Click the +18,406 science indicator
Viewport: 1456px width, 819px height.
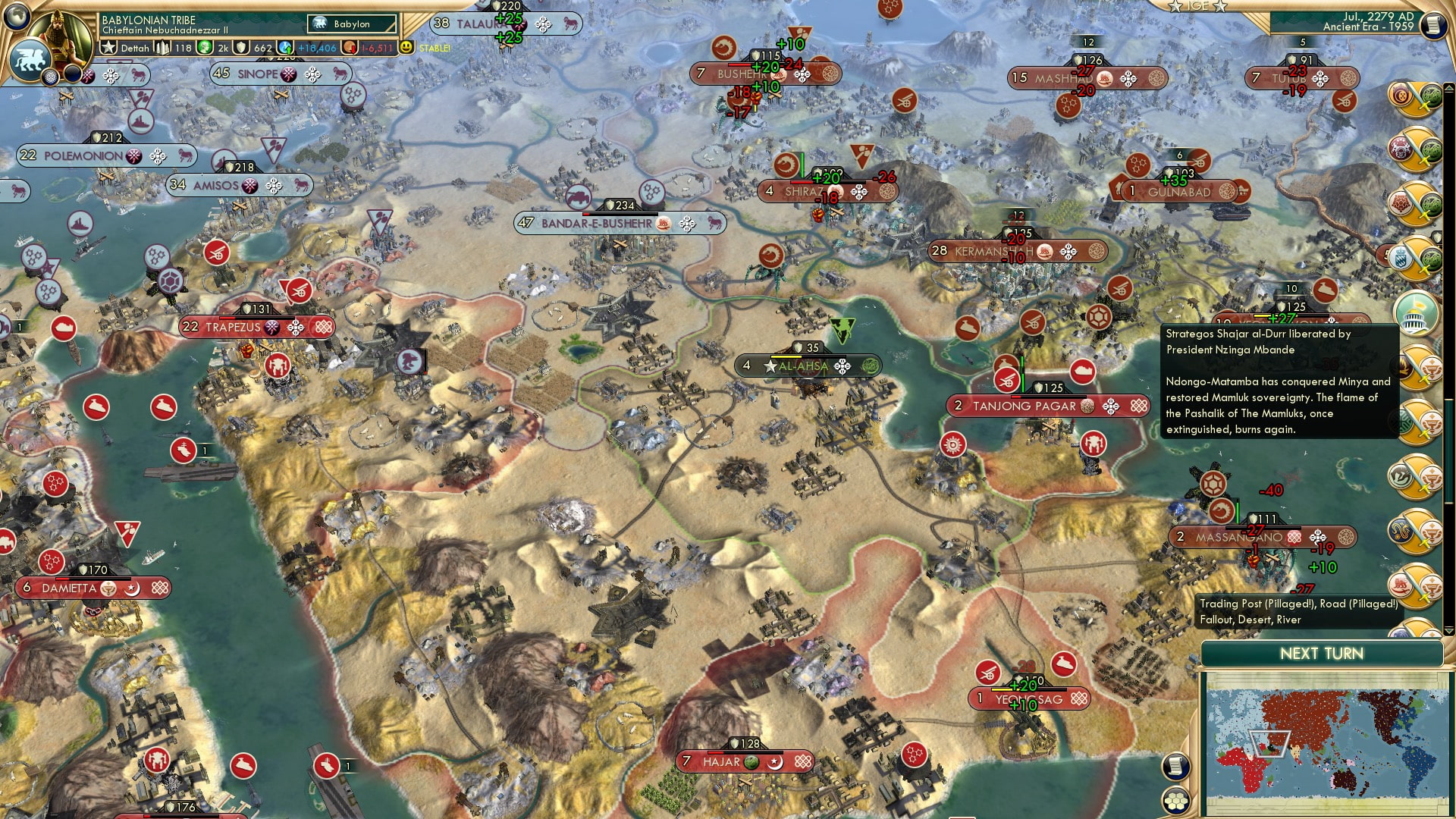[x=316, y=48]
